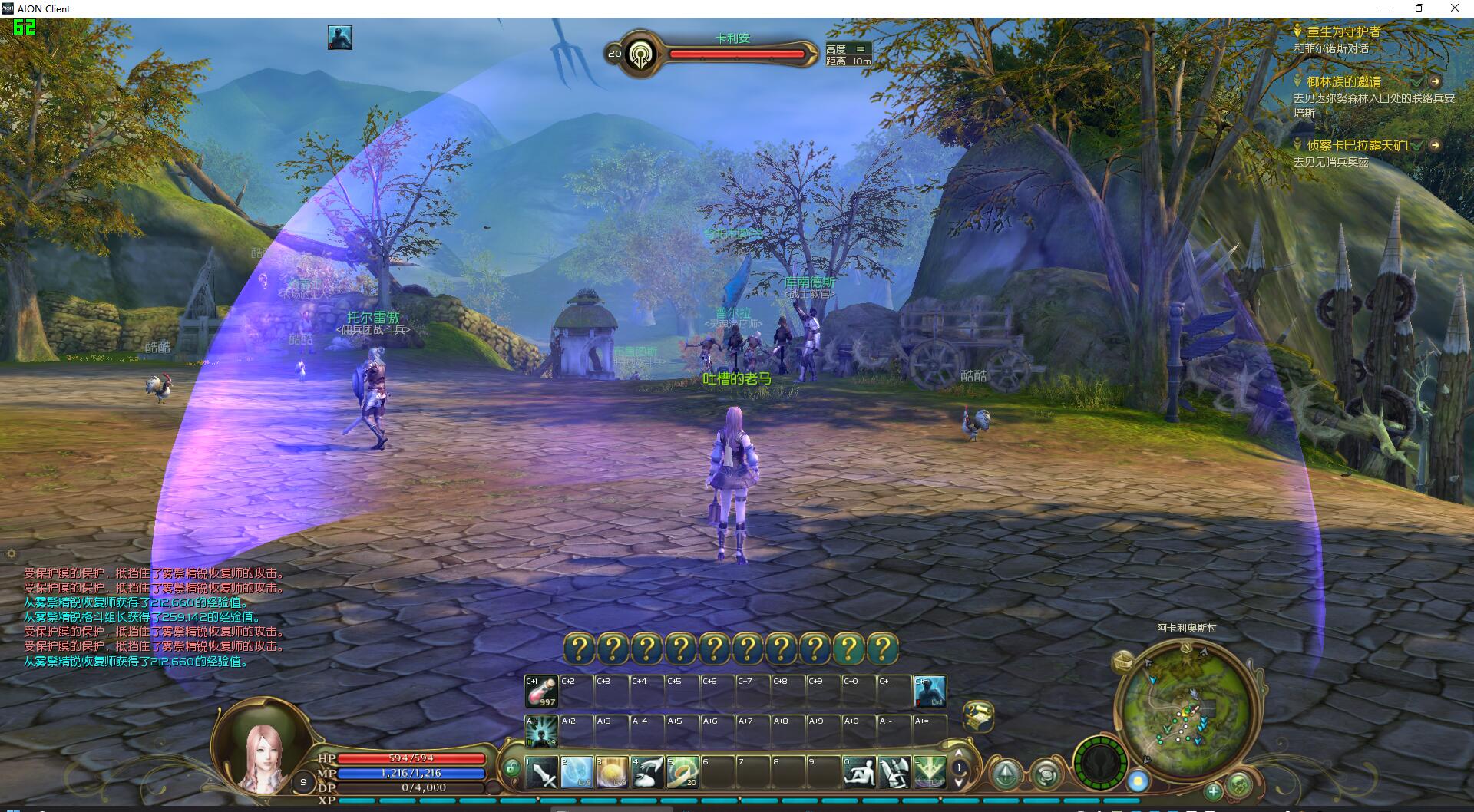1474x812 pixels.
Task: Activate the green arrows skill in the last hotbar slot
Action: click(929, 772)
